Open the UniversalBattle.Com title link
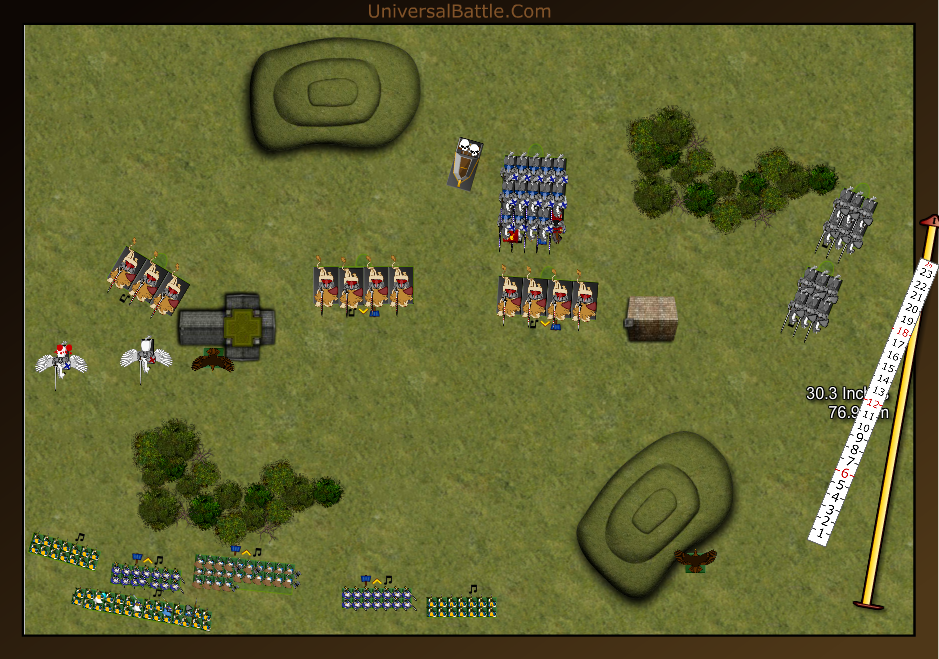The height and width of the screenshot is (659, 939). [x=459, y=11]
